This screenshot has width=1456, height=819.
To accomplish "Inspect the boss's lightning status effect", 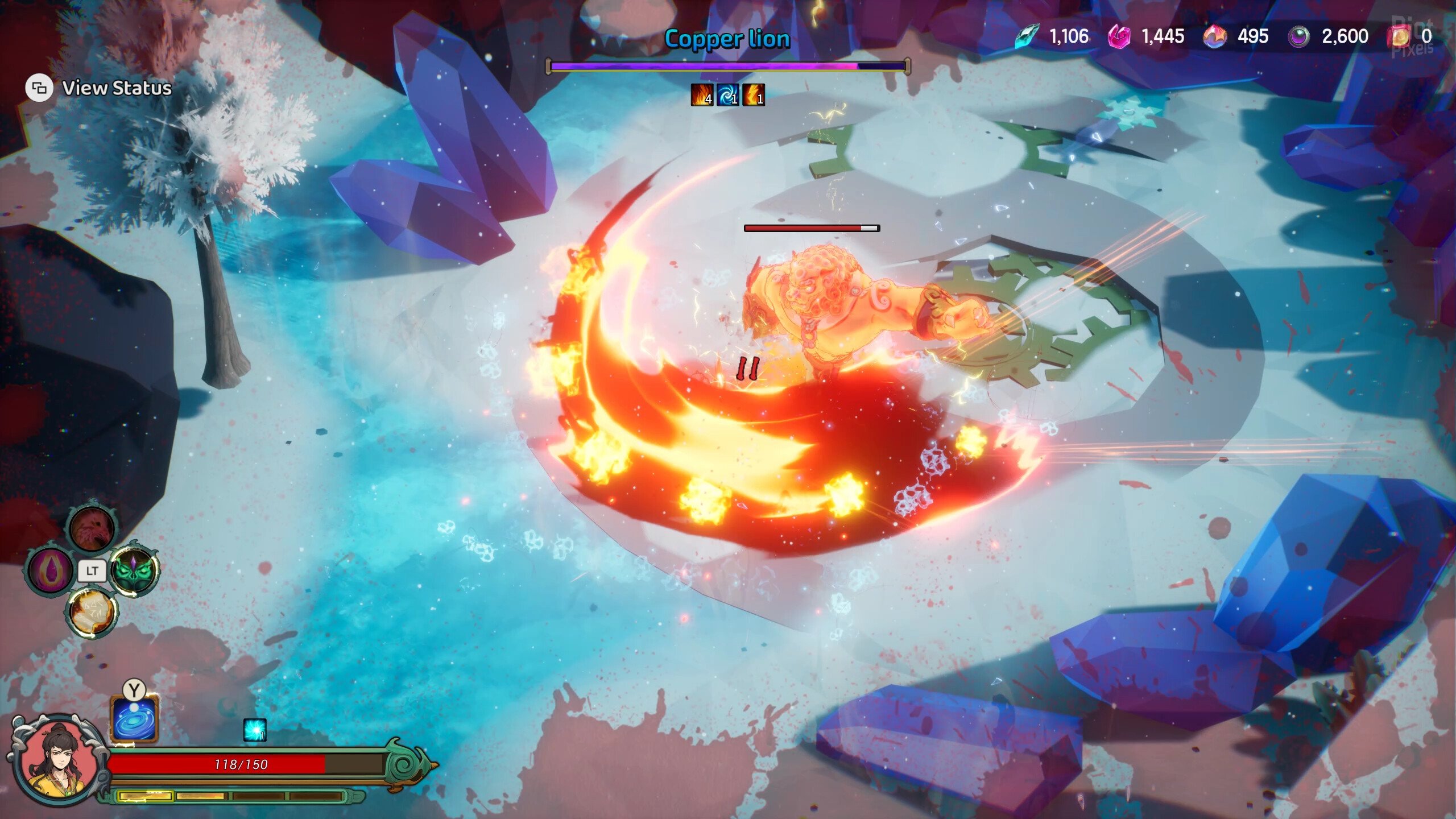I will click(x=753, y=94).
